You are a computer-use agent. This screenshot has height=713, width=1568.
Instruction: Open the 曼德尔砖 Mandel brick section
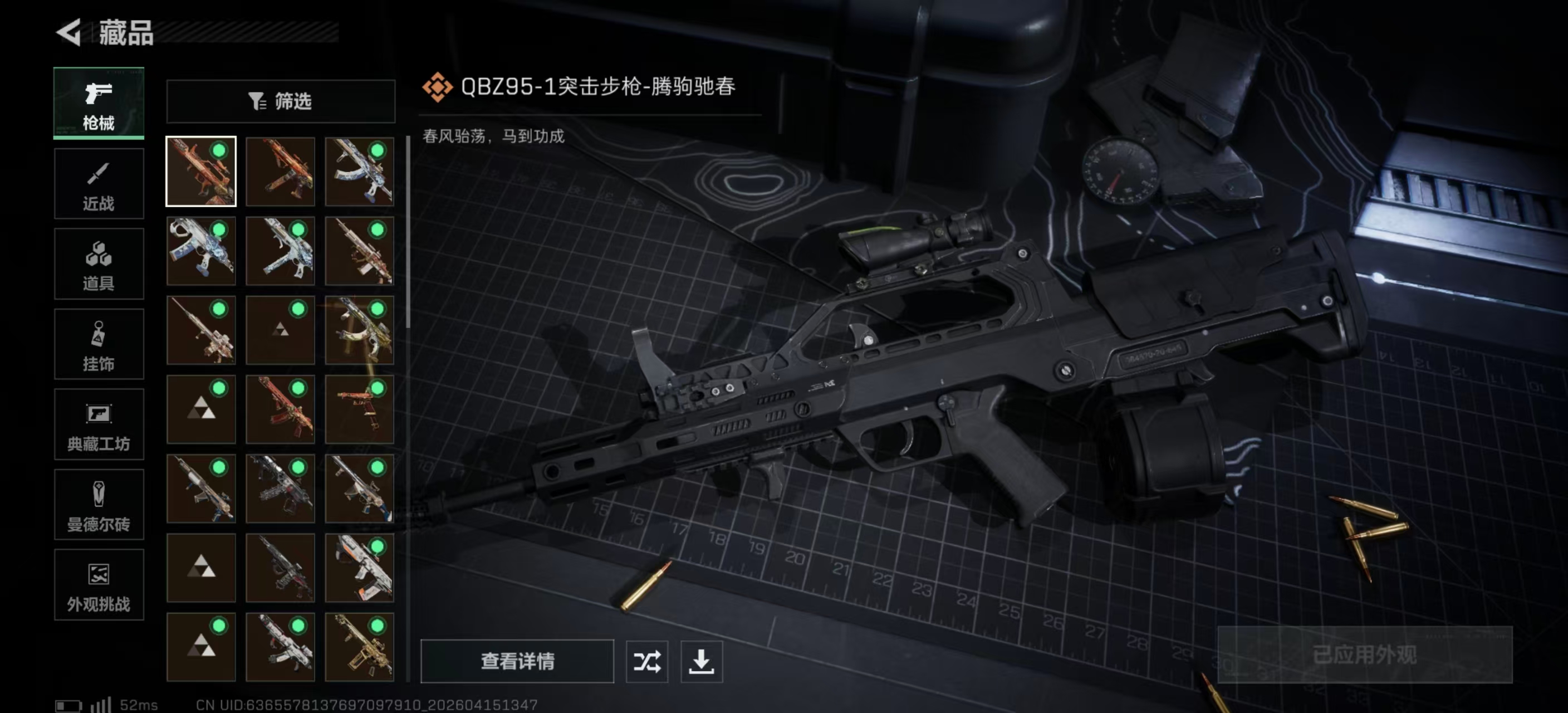point(99,505)
